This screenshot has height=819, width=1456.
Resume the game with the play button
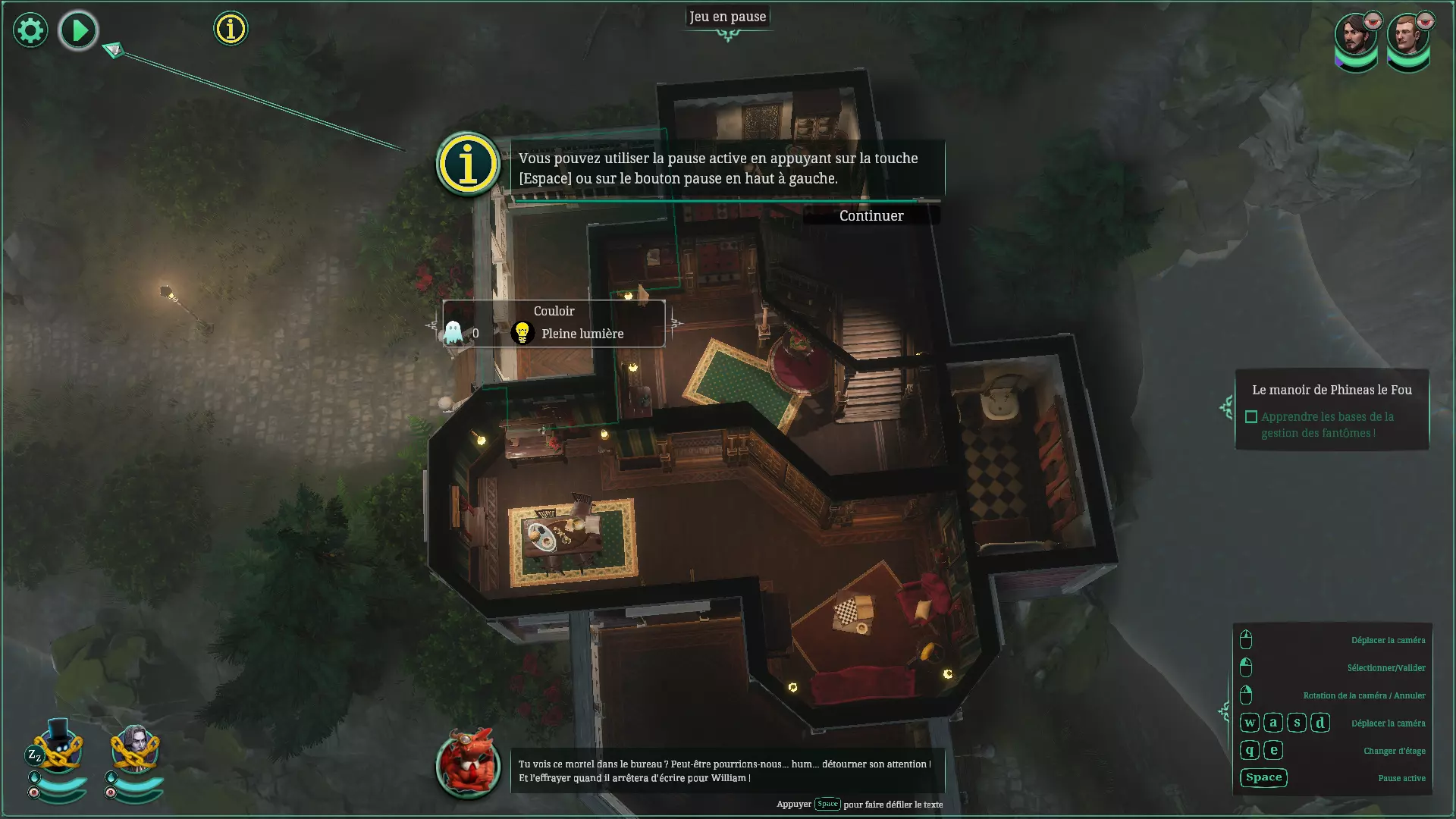78,30
